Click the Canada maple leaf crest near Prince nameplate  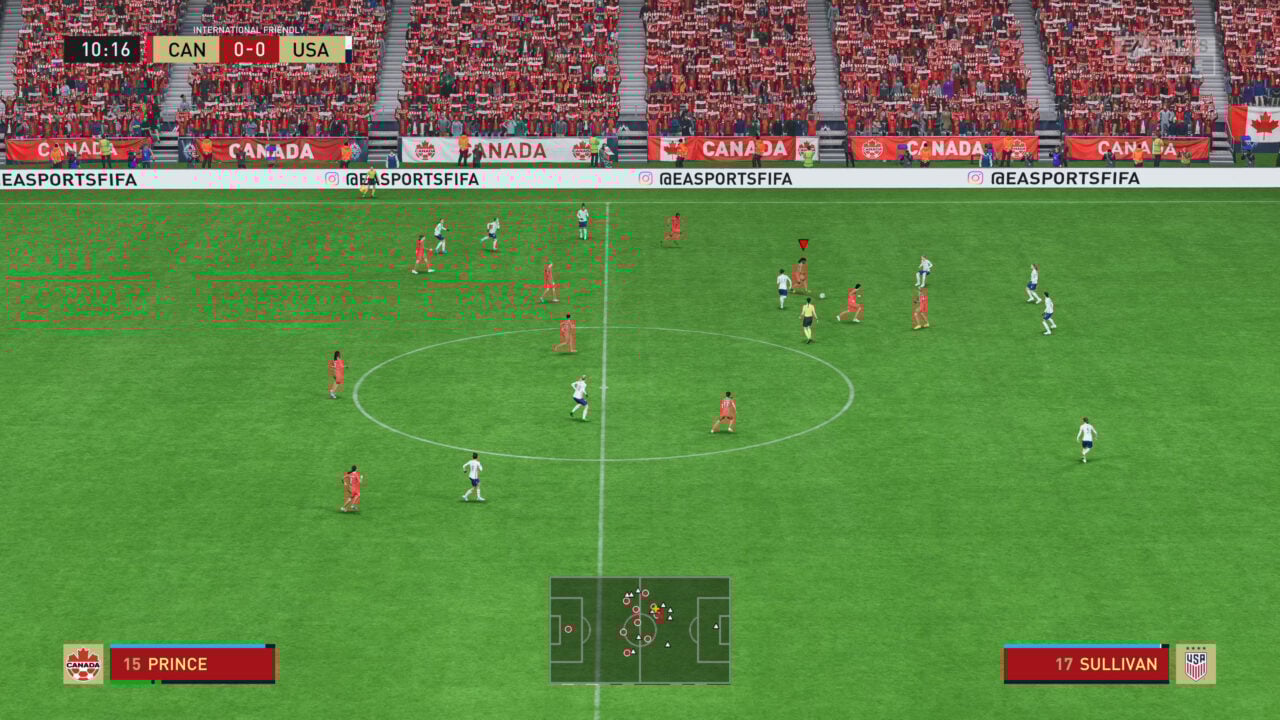tap(85, 663)
